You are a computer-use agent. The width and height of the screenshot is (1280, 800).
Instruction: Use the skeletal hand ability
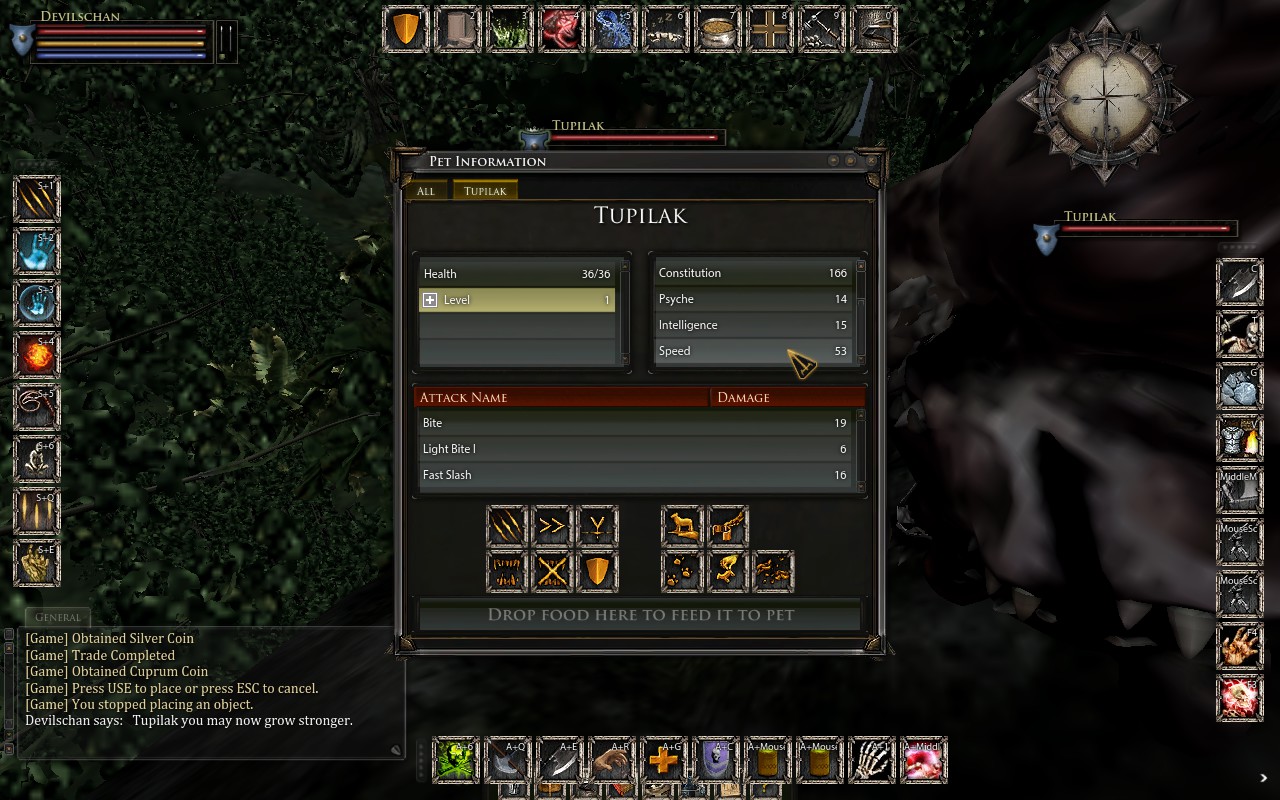(x=870, y=761)
